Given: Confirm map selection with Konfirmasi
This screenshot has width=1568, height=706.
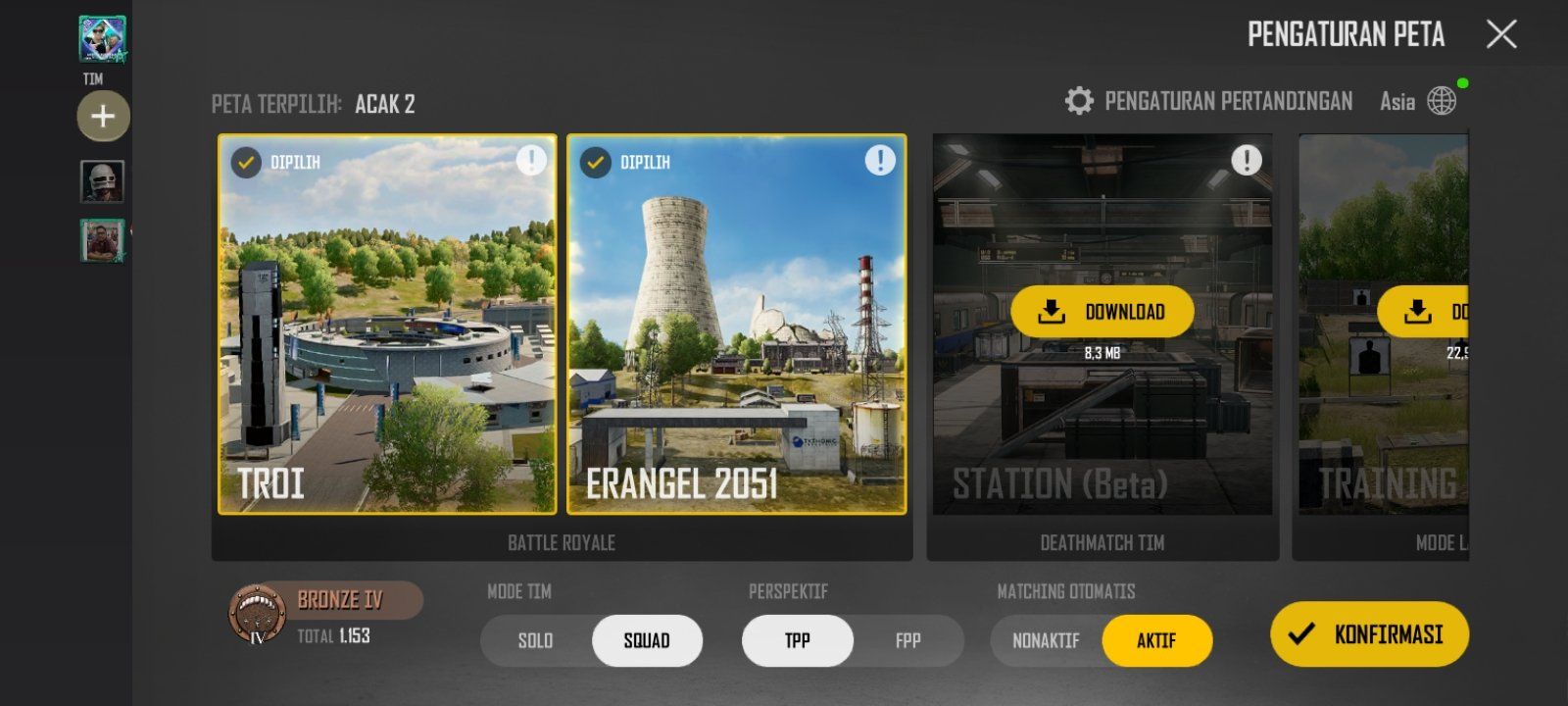Looking at the screenshot, I should (x=1369, y=634).
